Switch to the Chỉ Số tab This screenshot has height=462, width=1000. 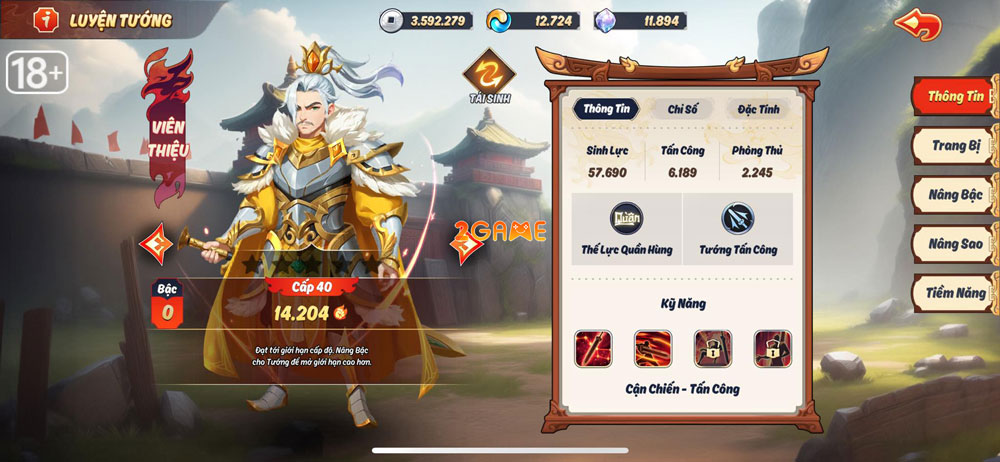click(682, 109)
